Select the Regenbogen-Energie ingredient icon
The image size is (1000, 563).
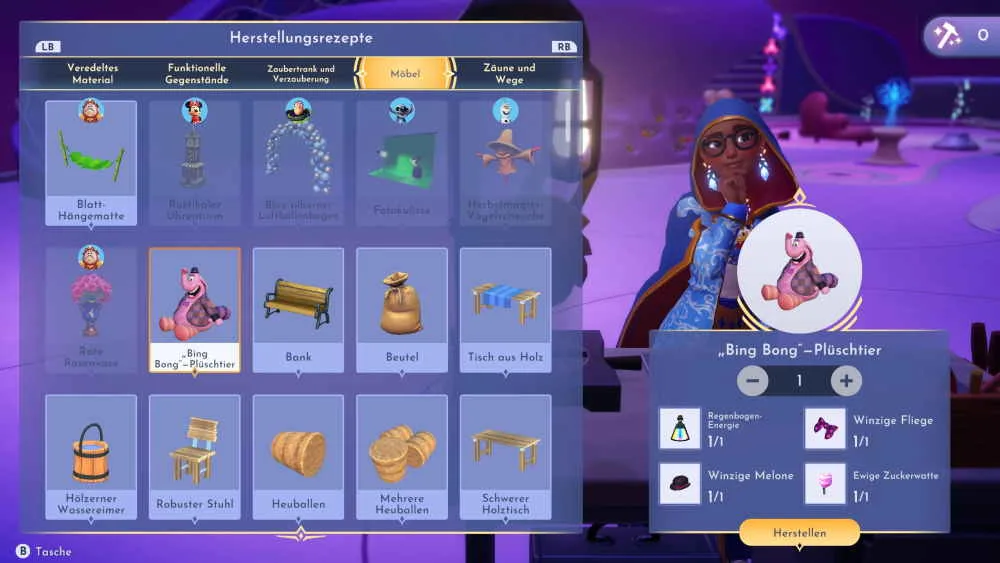coord(680,428)
